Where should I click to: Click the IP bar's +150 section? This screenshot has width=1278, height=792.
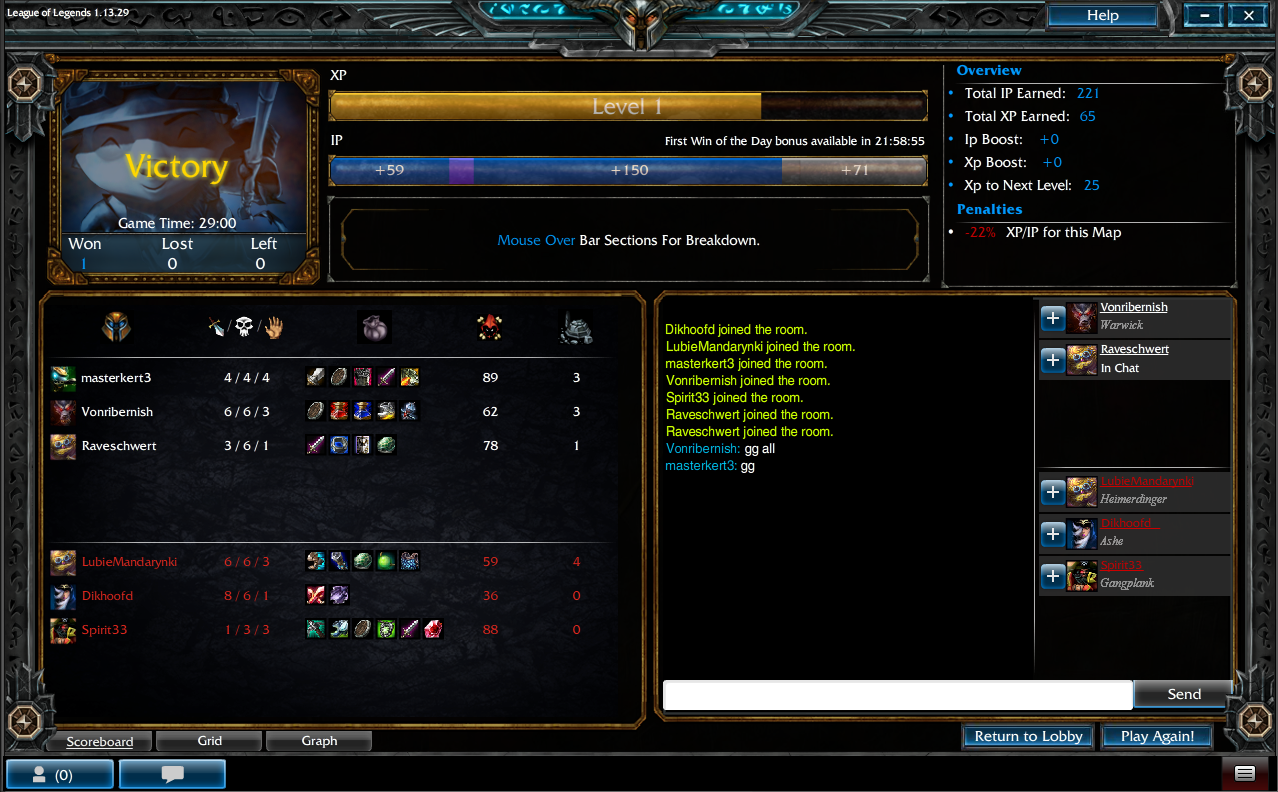pyautogui.click(x=629, y=170)
